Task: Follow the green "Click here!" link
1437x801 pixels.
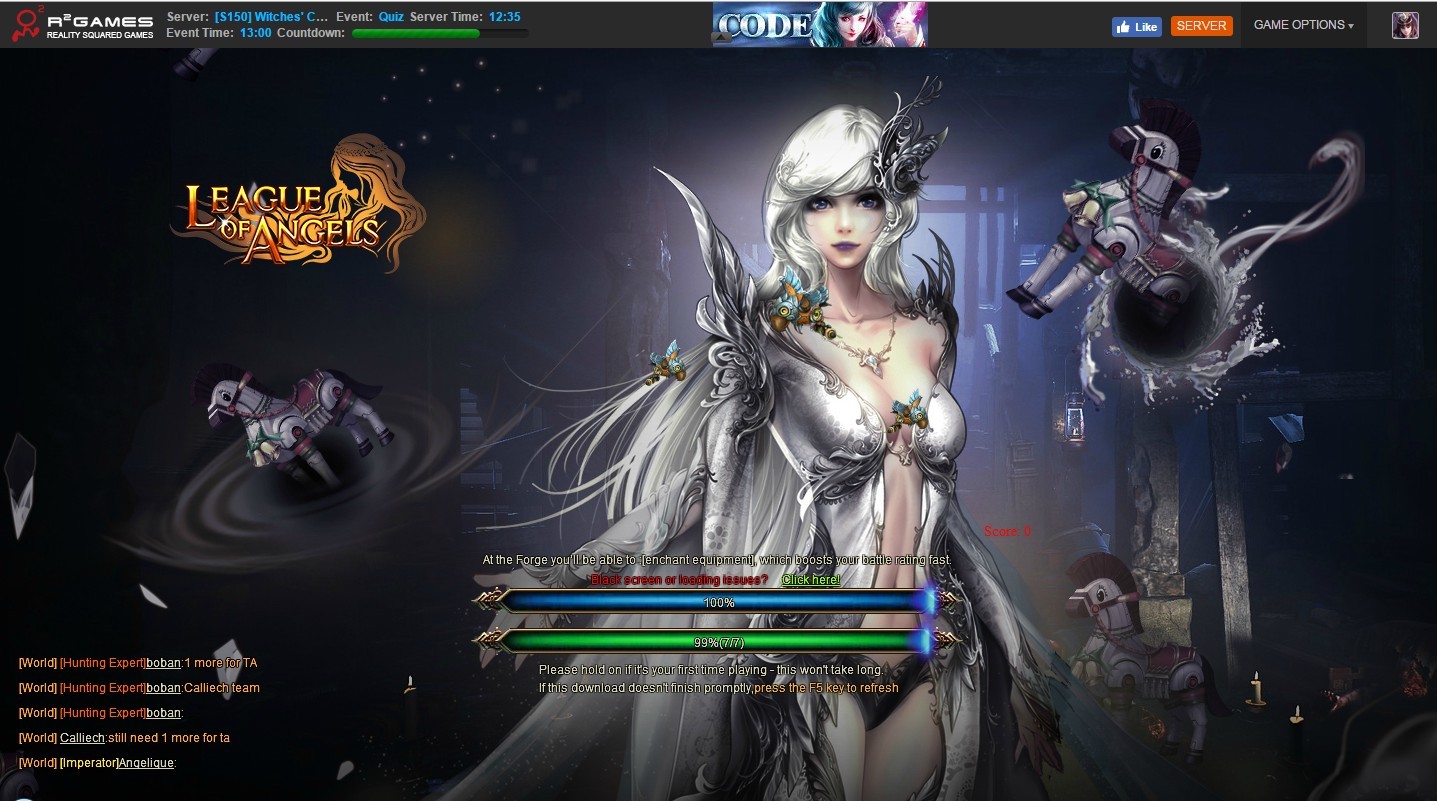Action: click(810, 580)
